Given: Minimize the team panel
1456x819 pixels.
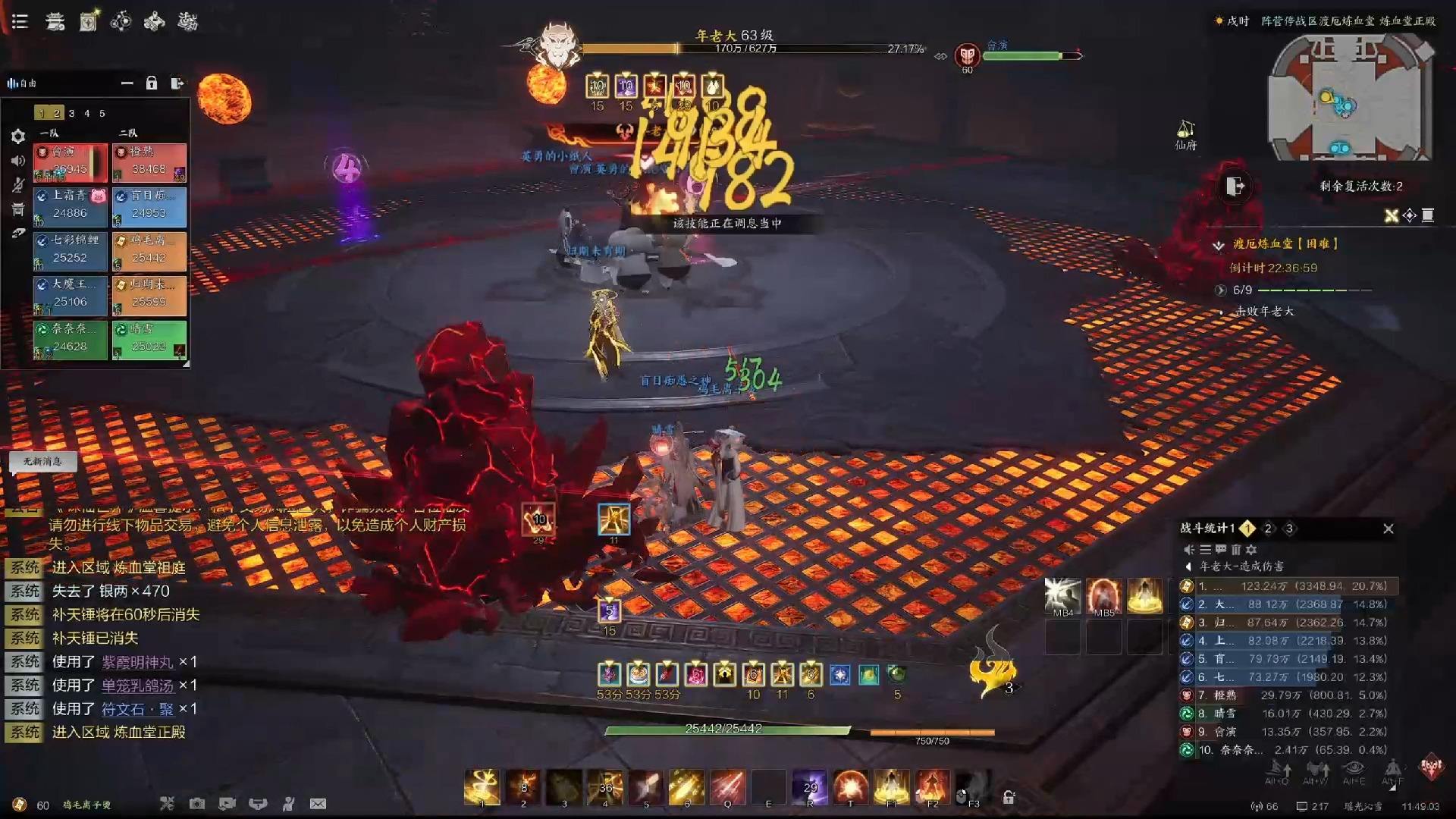Looking at the screenshot, I should (127, 83).
